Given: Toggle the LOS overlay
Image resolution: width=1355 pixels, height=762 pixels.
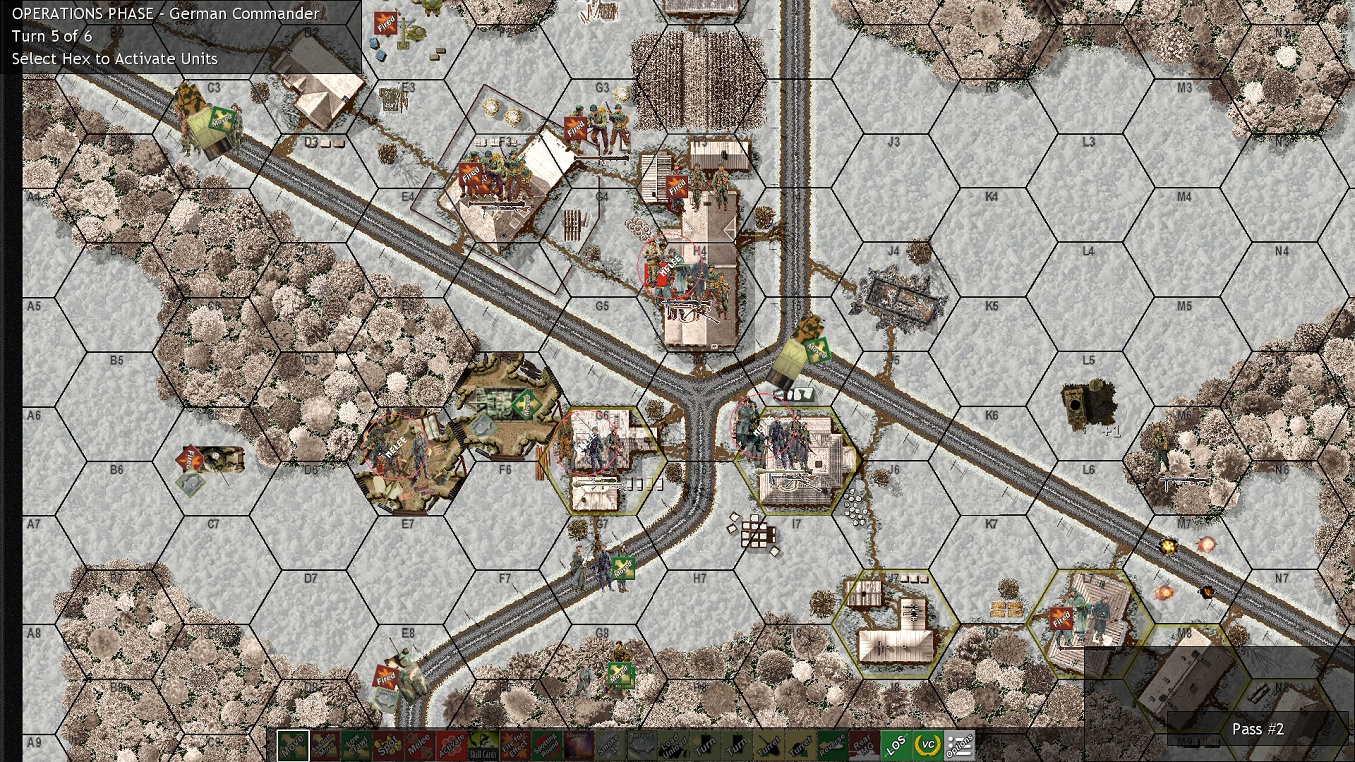Looking at the screenshot, I should pos(898,743).
